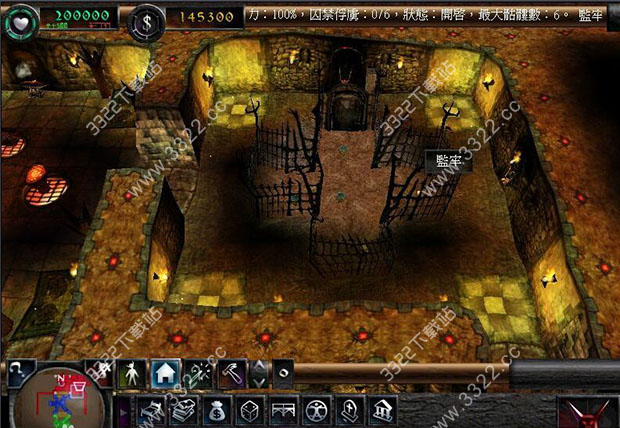
Task: Click the Horned Reaper portrait icon
Action: (588, 412)
